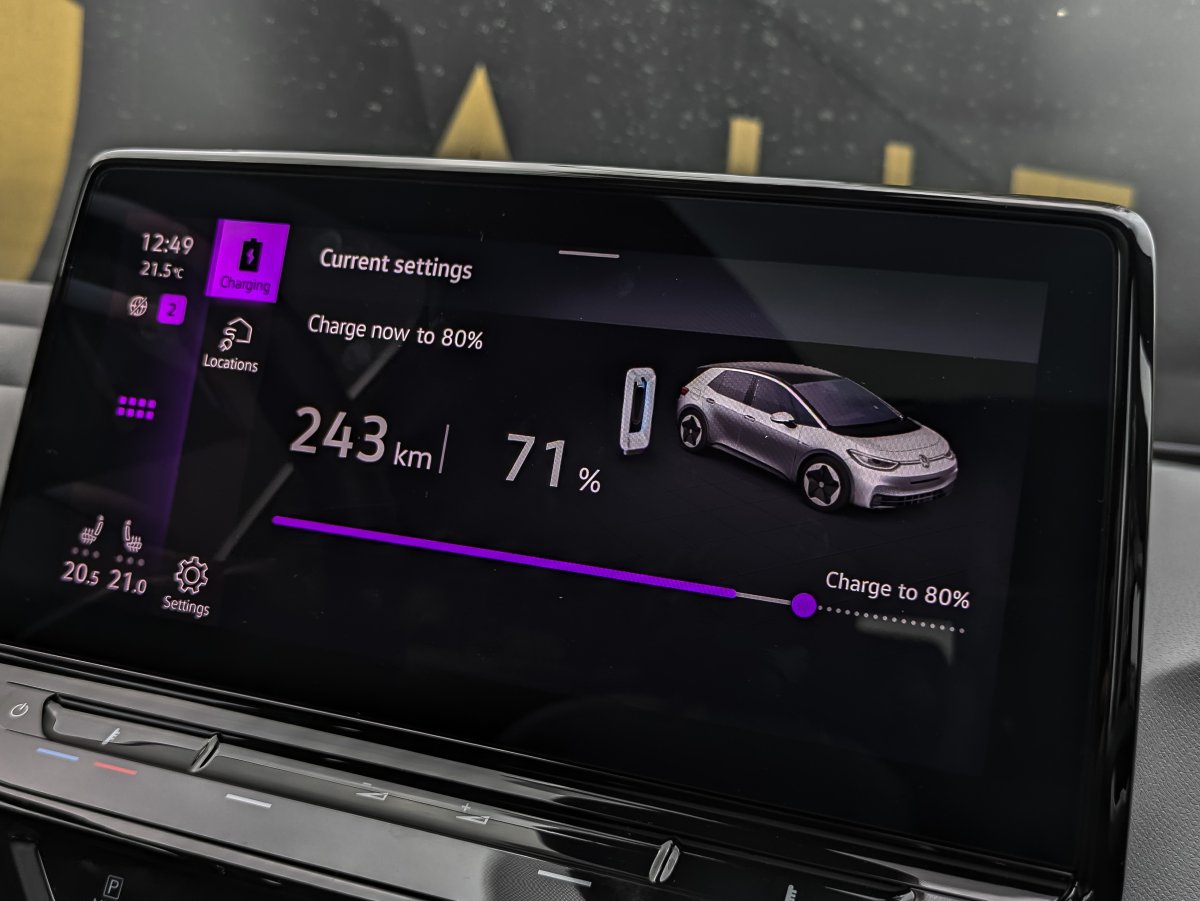This screenshot has height=901, width=1200.
Task: Open the purple number 2 badge
Action: click(x=172, y=309)
